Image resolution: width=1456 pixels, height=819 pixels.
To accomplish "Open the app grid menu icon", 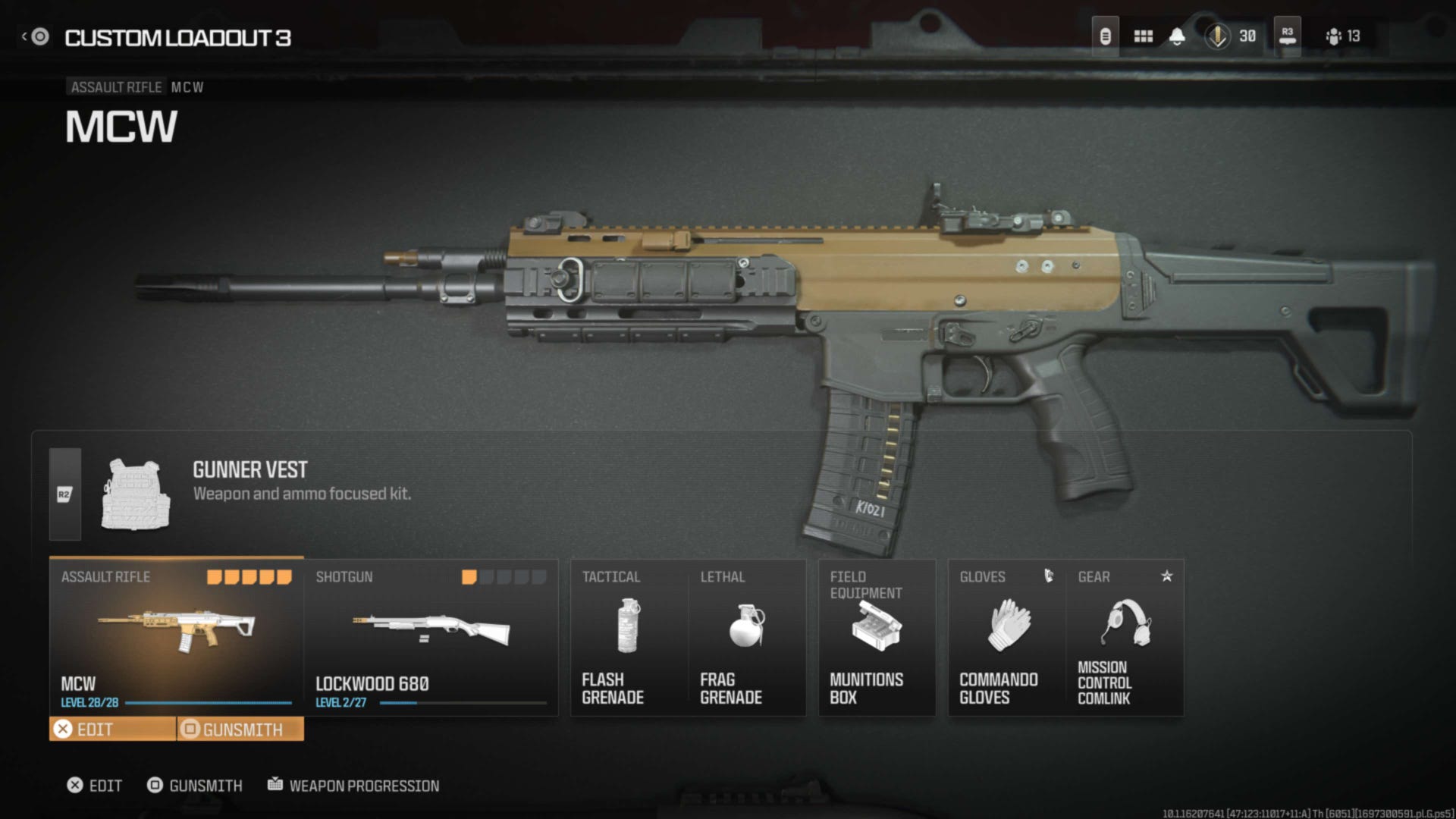I will (x=1143, y=36).
